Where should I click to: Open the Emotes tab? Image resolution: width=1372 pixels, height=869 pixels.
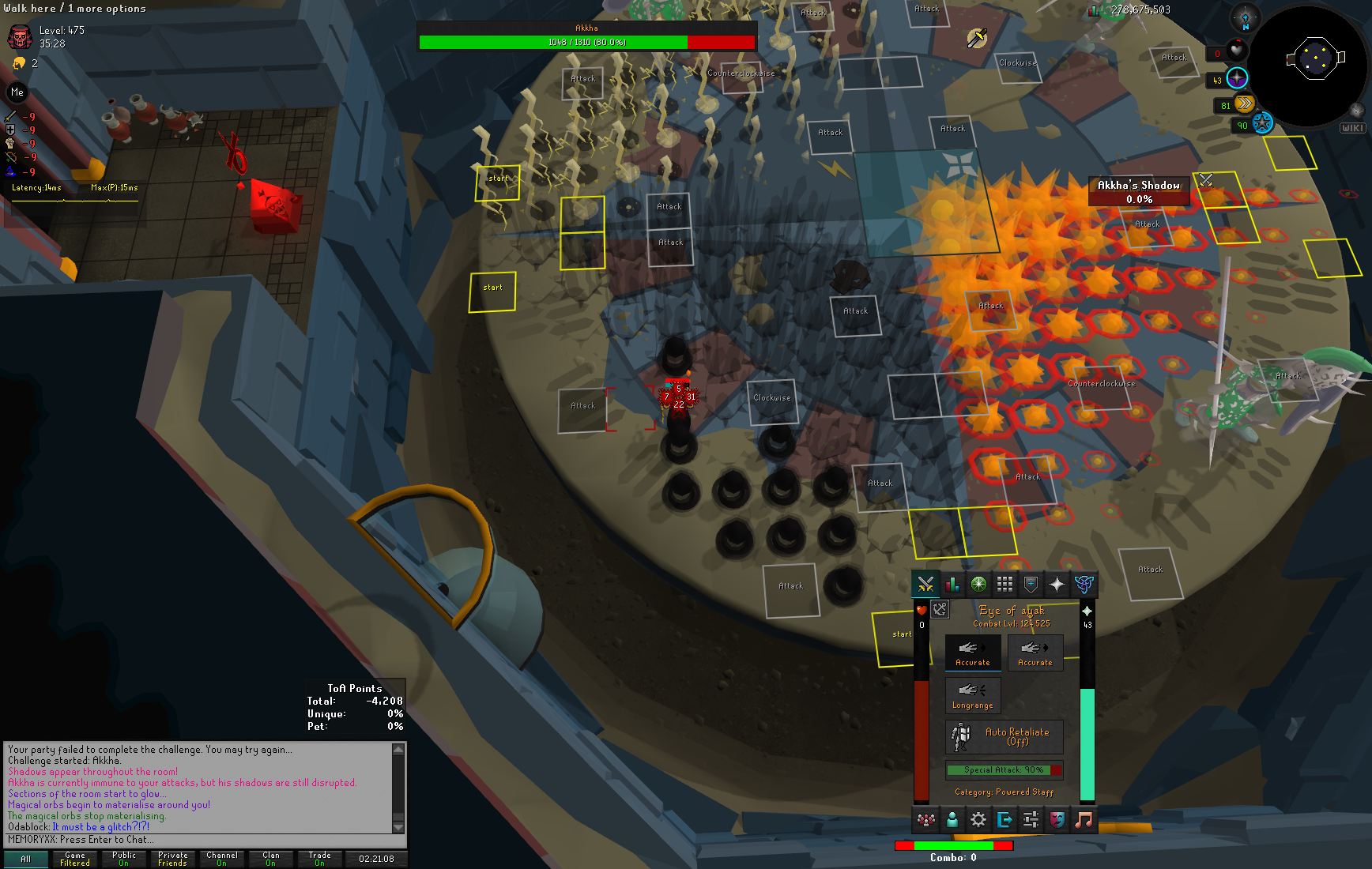pos(1057,820)
